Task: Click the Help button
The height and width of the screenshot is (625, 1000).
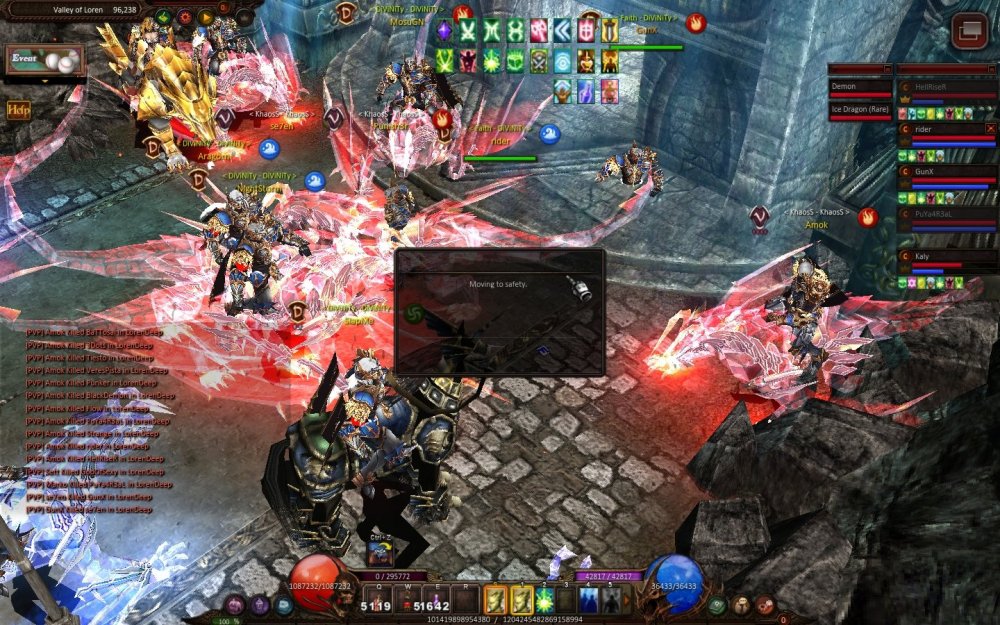Action: [18, 110]
